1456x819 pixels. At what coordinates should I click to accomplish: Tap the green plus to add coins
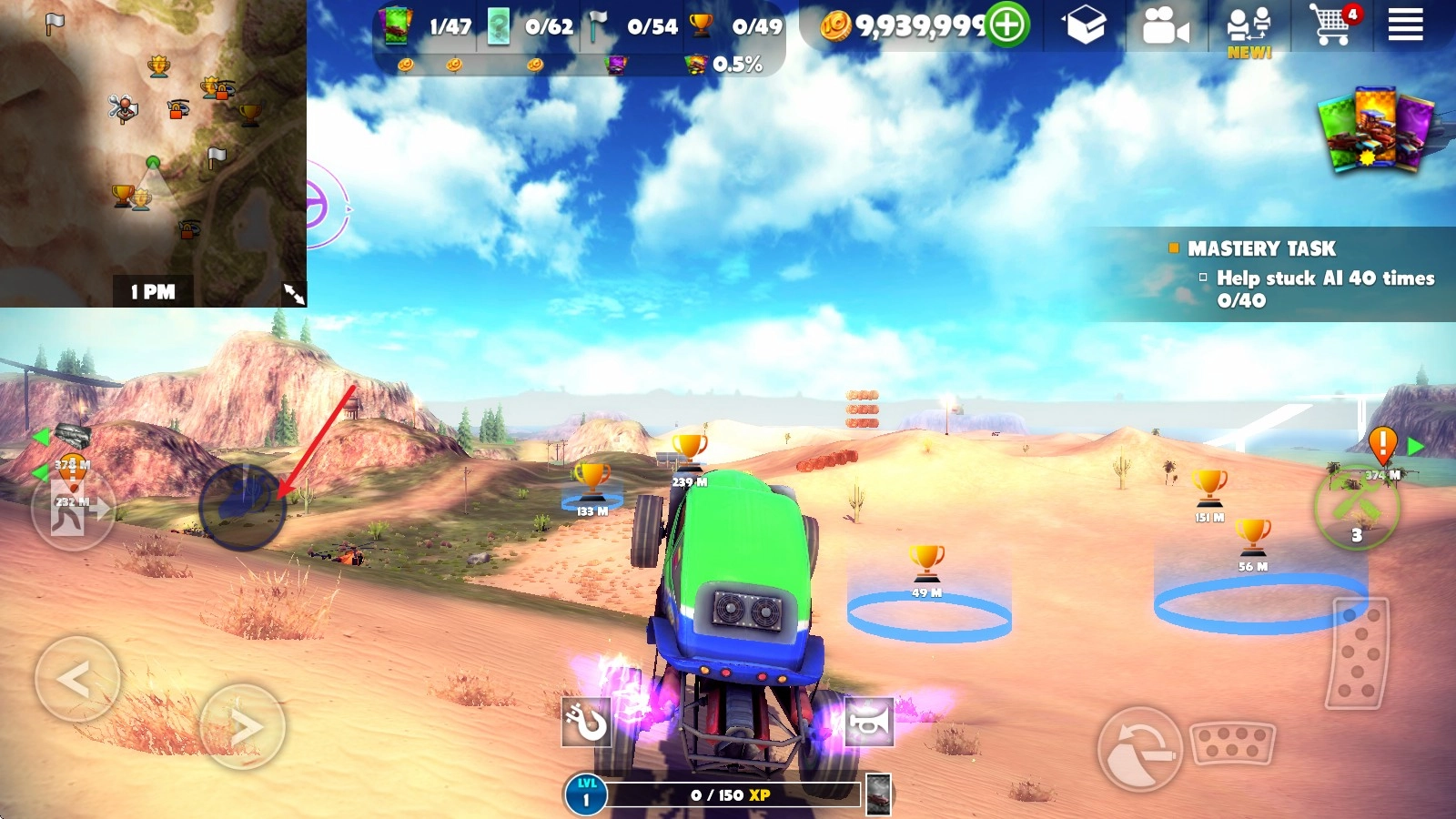click(x=1007, y=25)
